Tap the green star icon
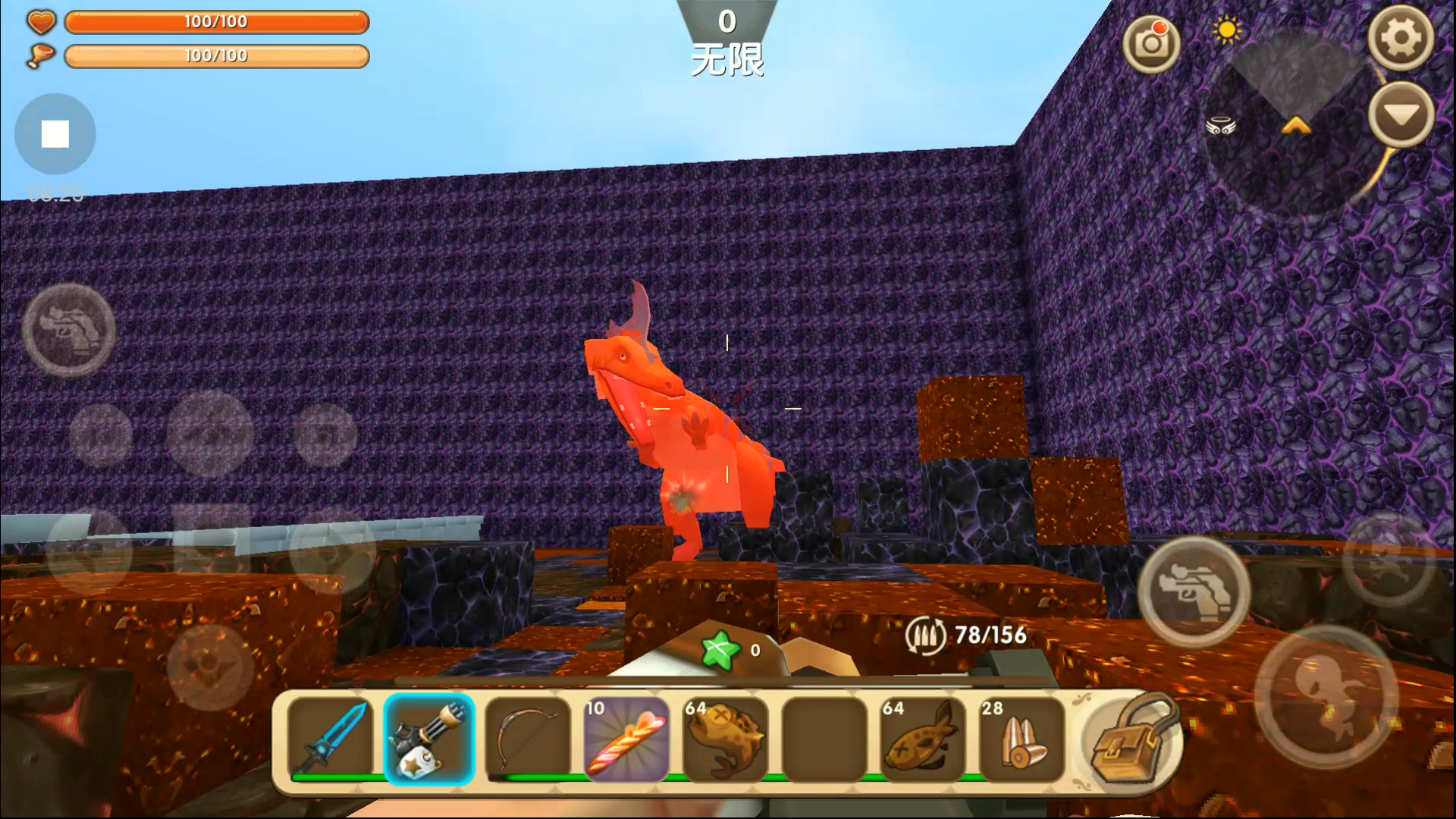The image size is (1456, 819). [719, 651]
